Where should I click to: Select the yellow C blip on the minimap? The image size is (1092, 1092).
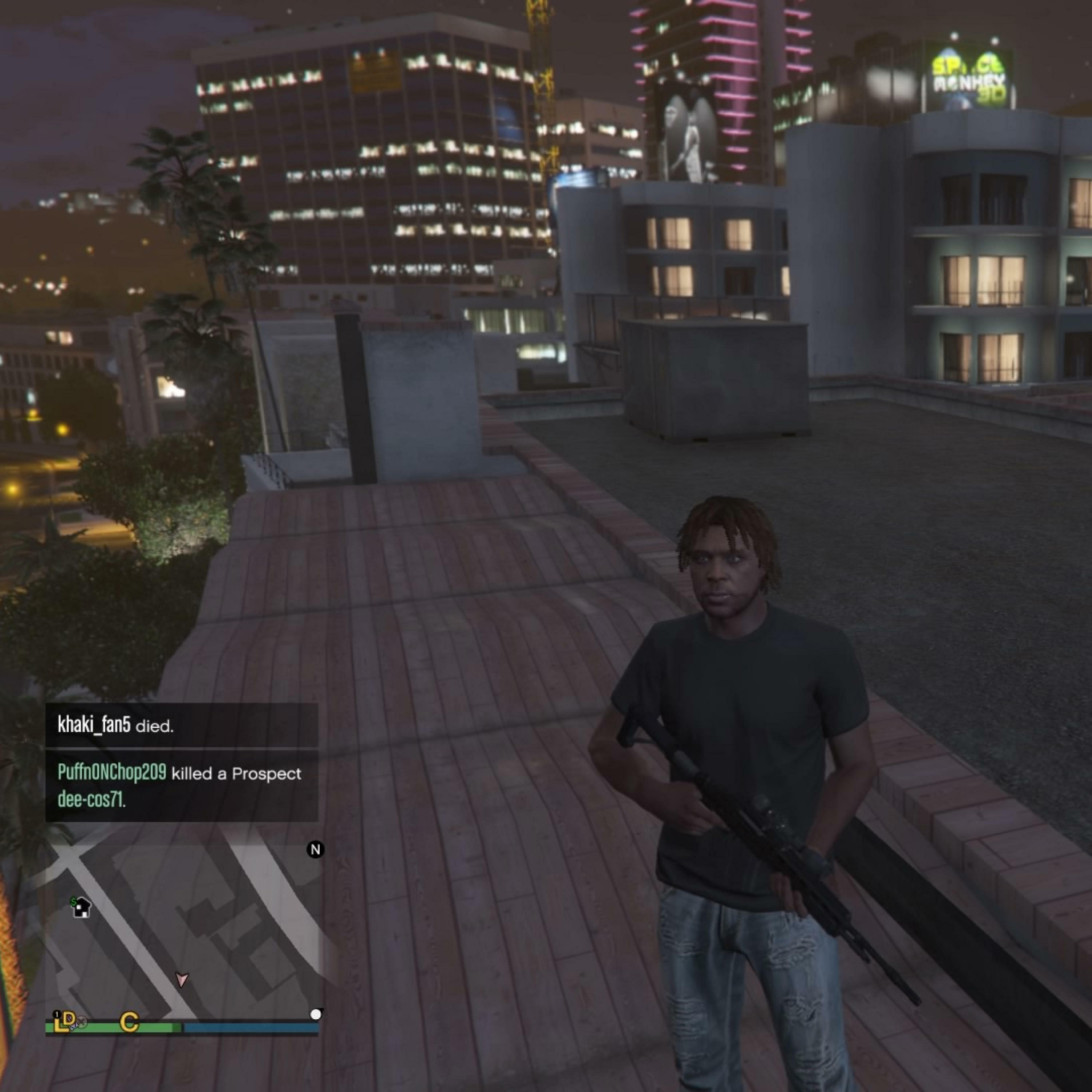coord(130,1021)
